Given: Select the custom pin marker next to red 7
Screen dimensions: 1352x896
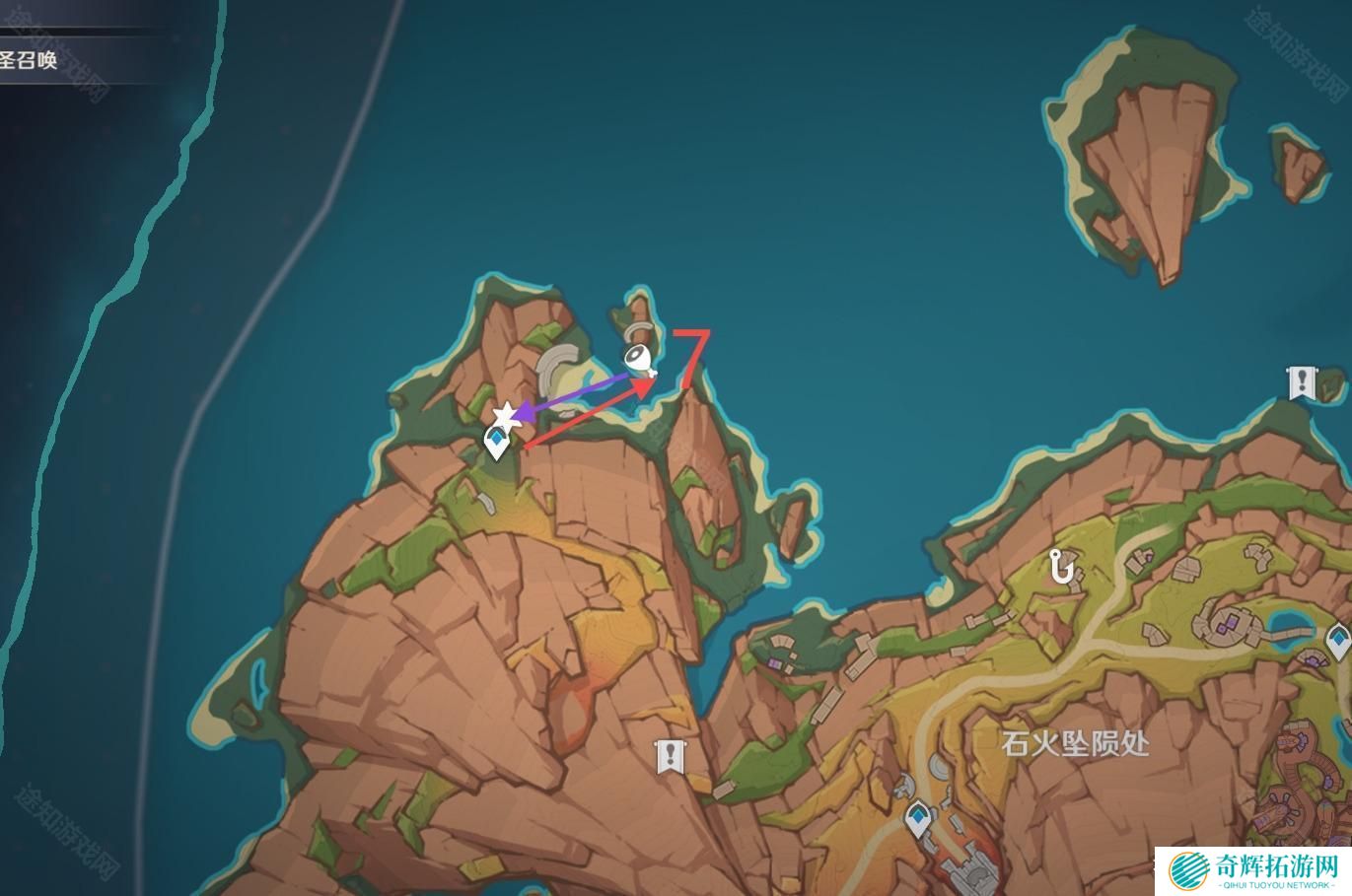Looking at the screenshot, I should pos(639,360).
